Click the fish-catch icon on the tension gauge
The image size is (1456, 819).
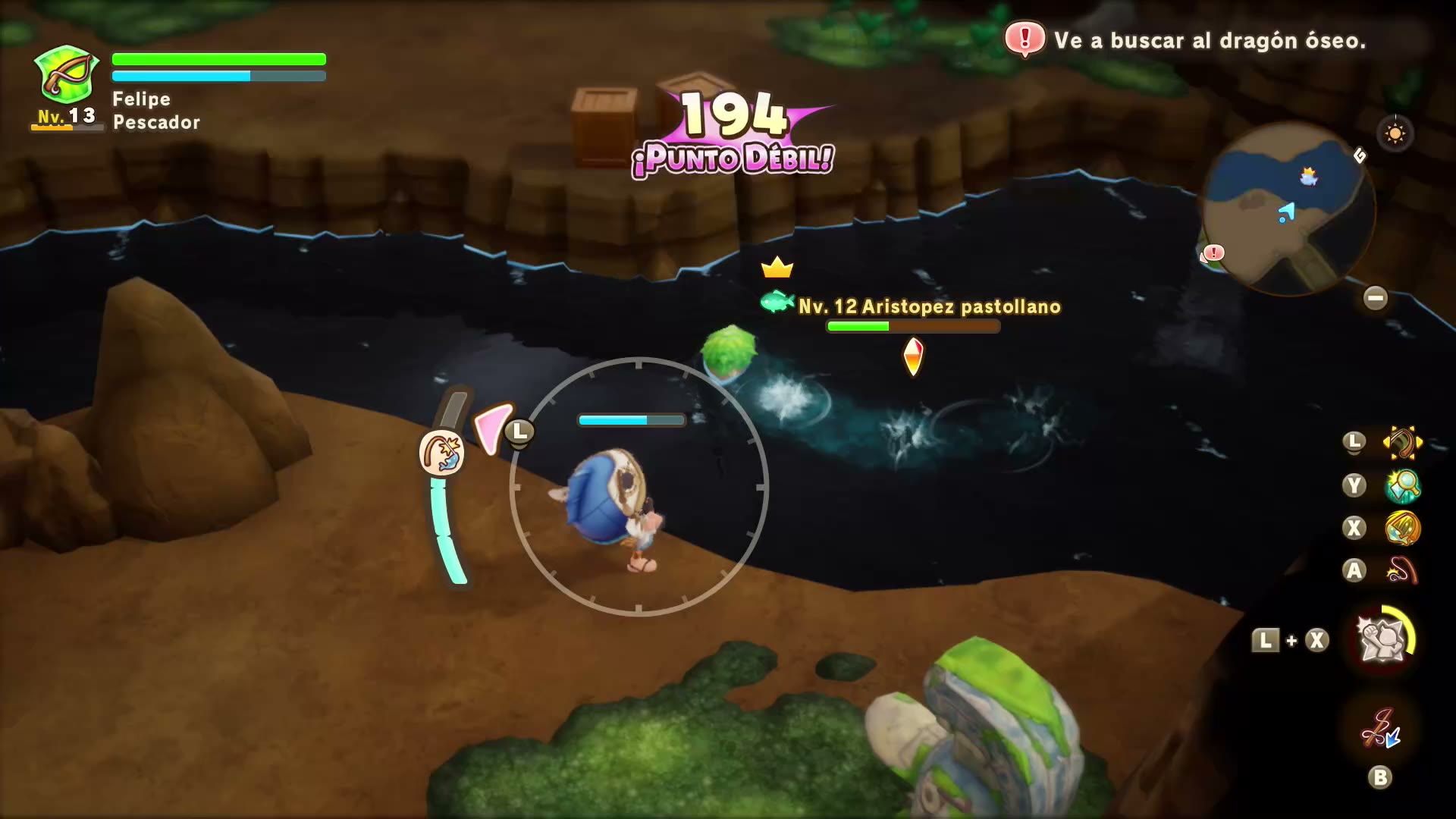tap(441, 453)
